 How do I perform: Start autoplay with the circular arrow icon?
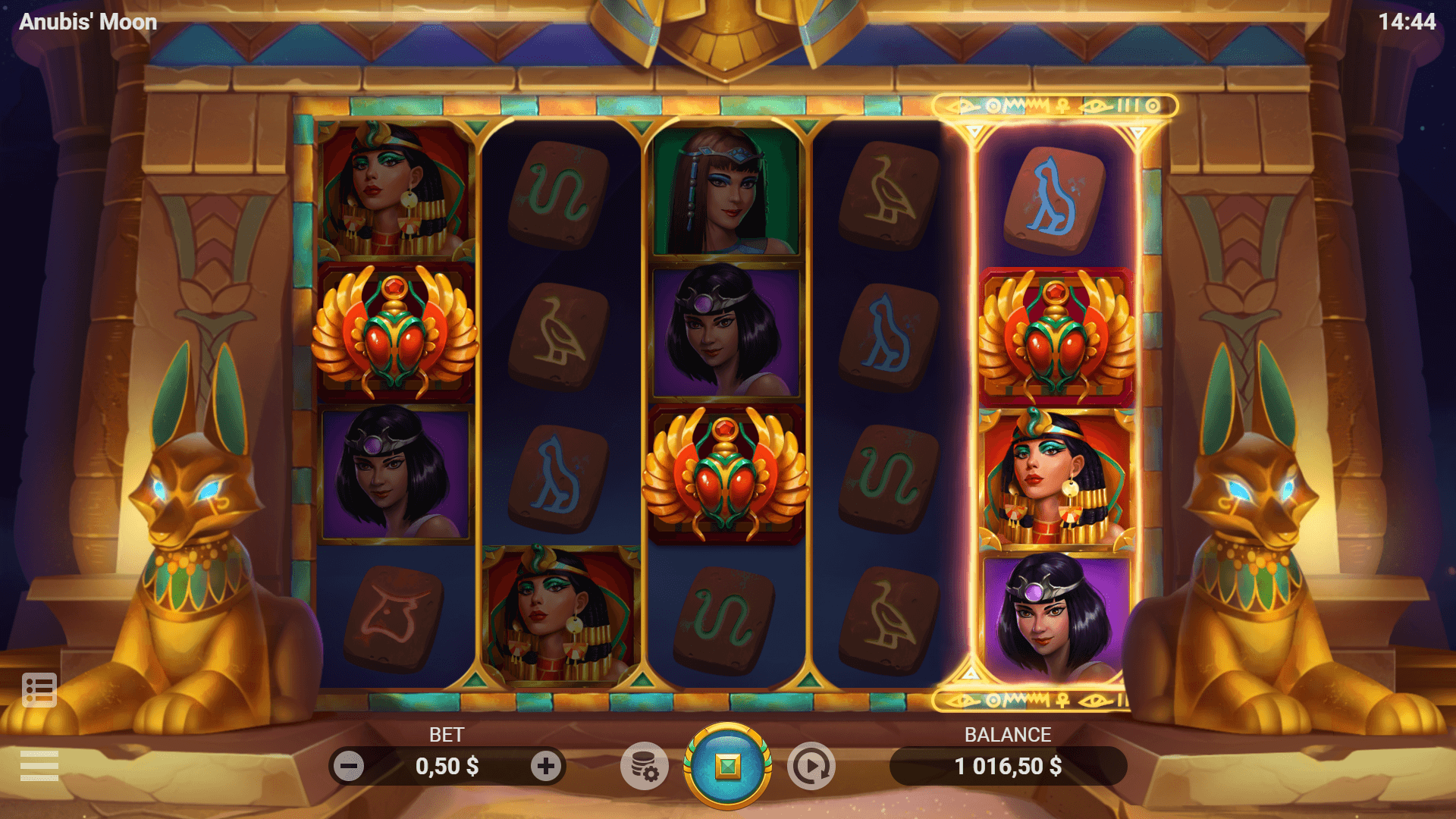coord(811,766)
